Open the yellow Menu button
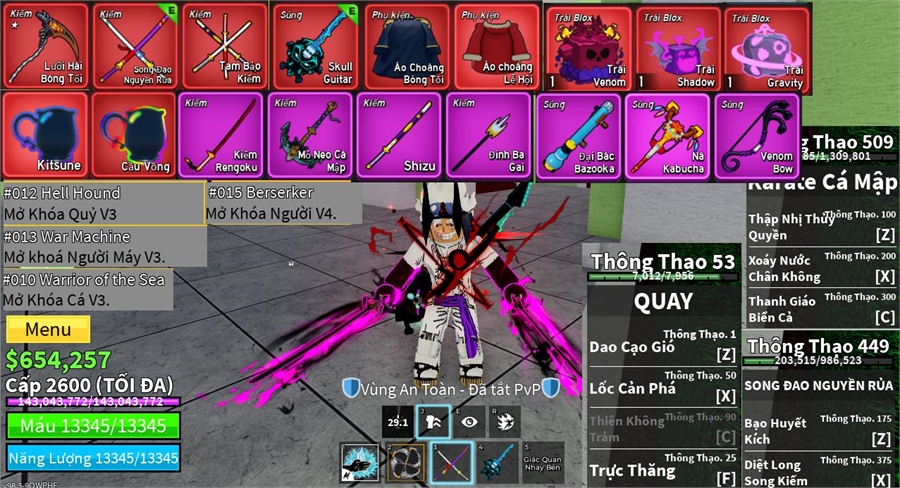This screenshot has height=488, width=900. coord(48,330)
